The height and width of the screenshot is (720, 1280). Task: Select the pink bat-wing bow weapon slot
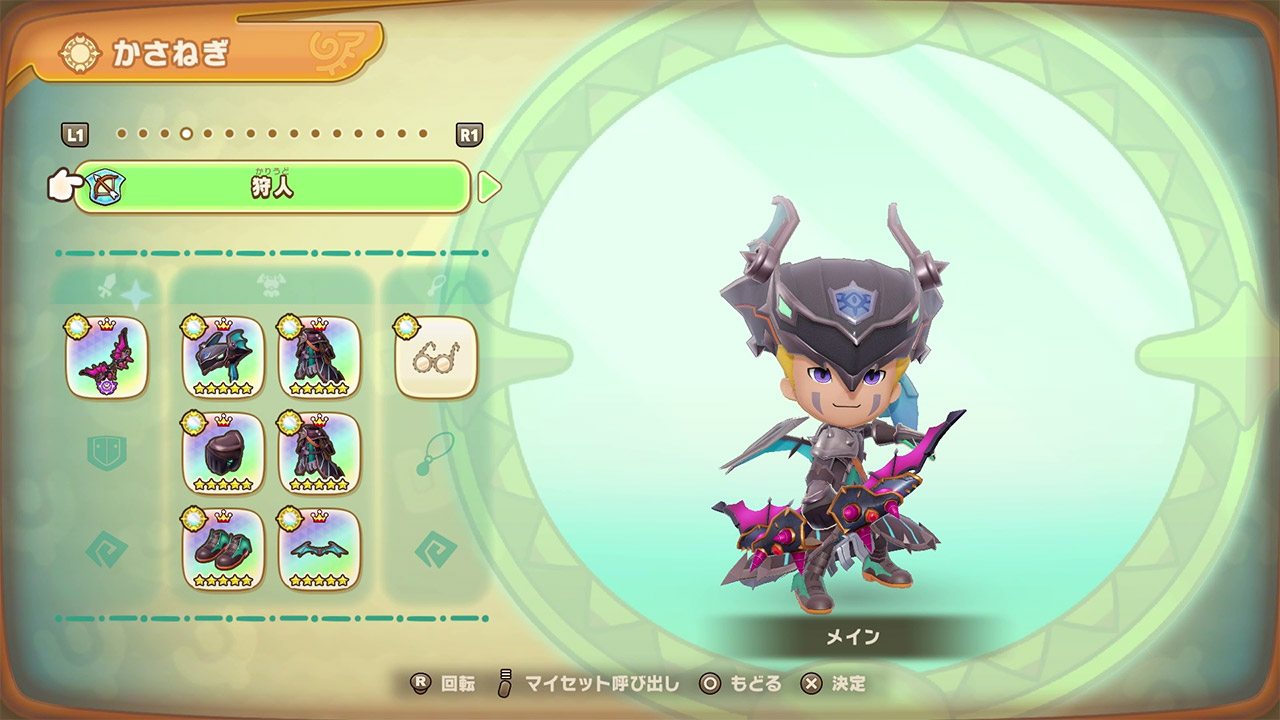tap(107, 357)
